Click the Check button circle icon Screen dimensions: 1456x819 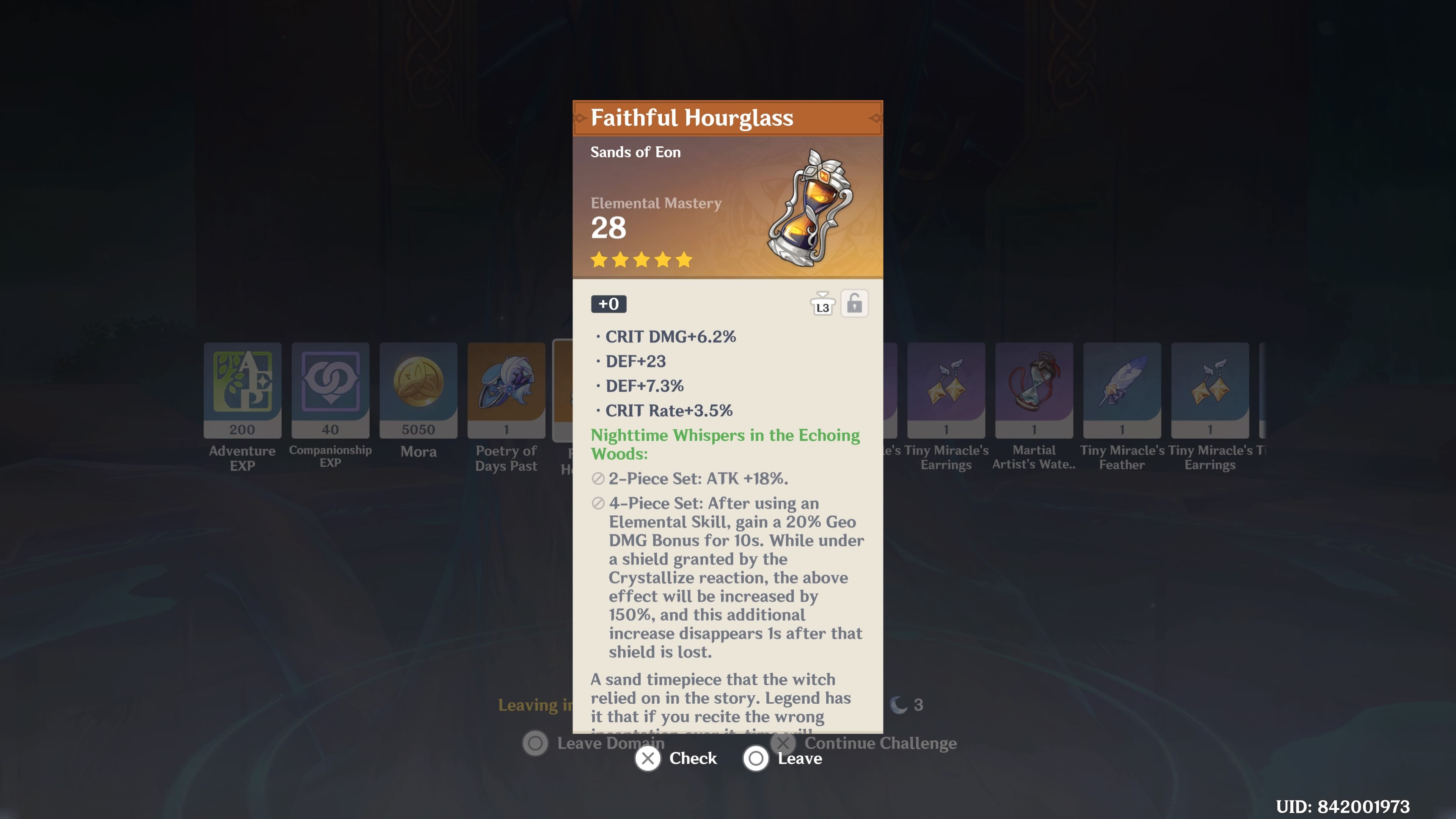tap(648, 759)
